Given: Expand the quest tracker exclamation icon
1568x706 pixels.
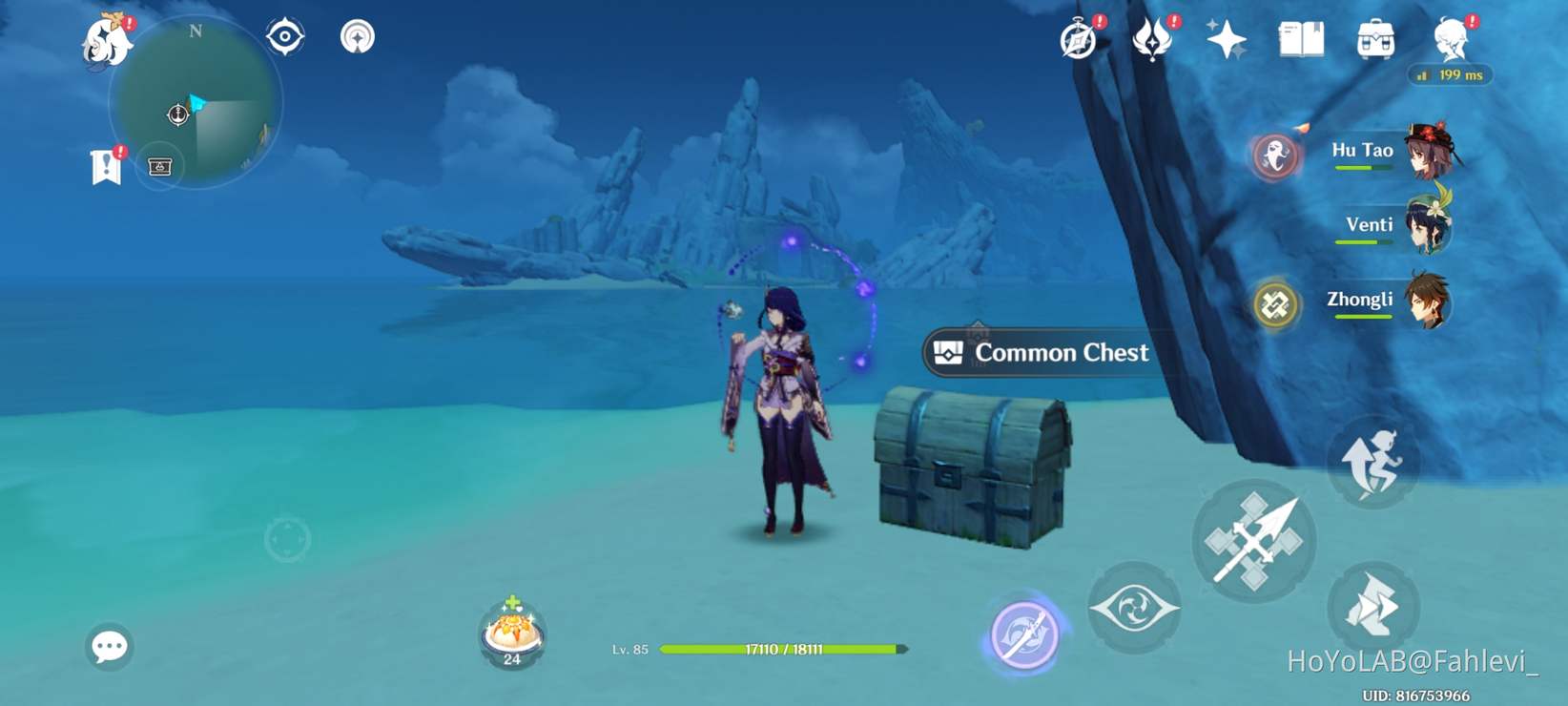Looking at the screenshot, I should (x=107, y=164).
